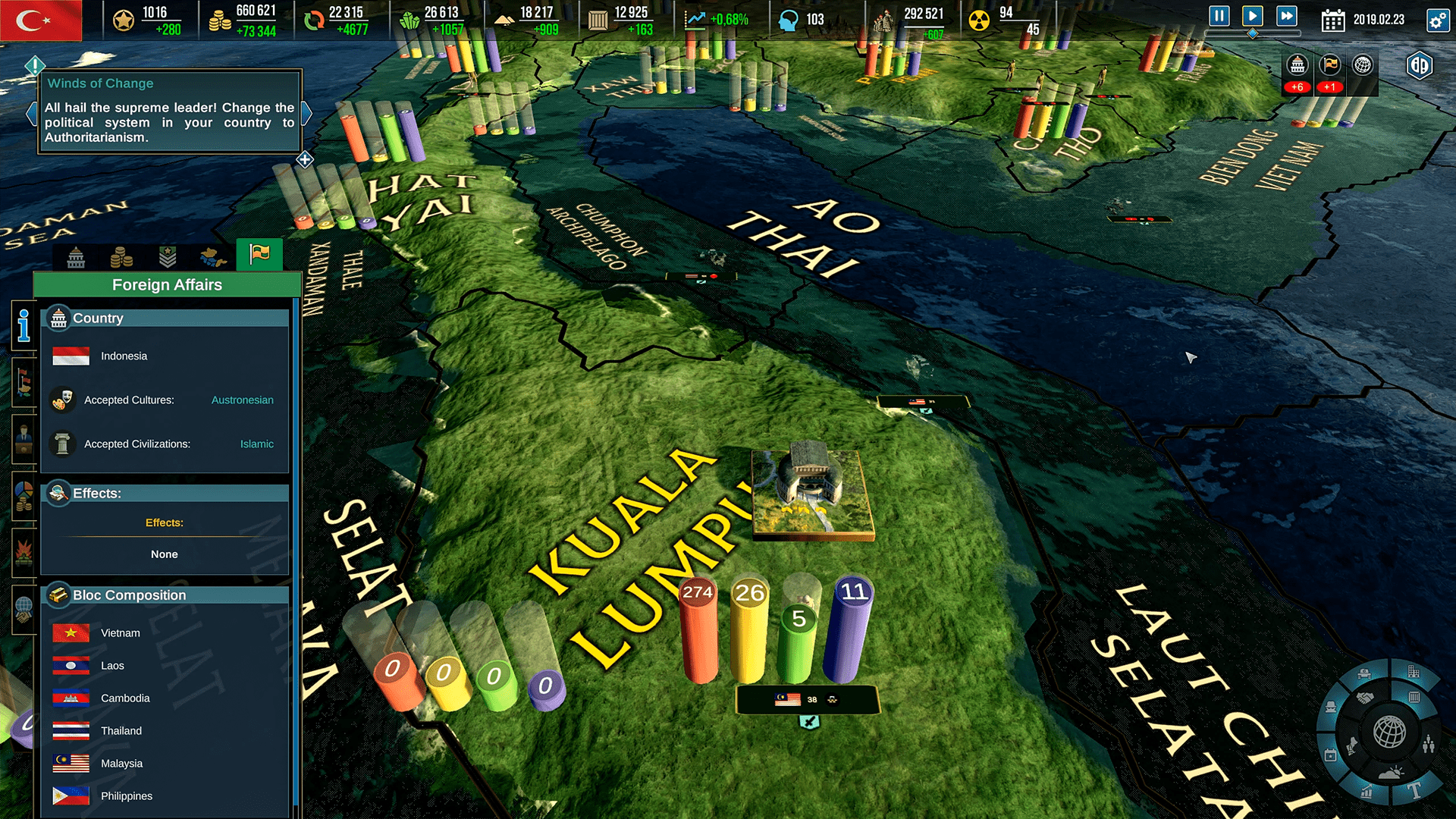Toggle the weather map mode on wheel
This screenshot has width=1456, height=819.
[1391, 774]
